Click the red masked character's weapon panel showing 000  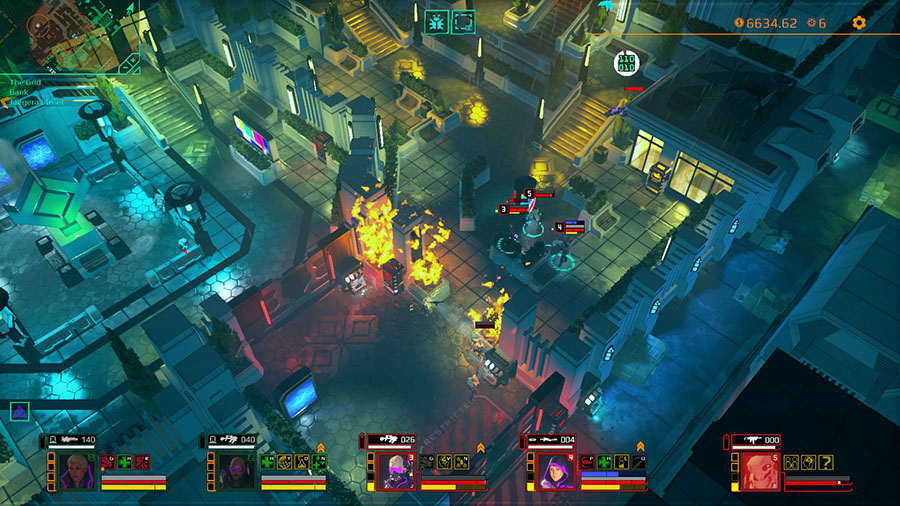point(756,440)
